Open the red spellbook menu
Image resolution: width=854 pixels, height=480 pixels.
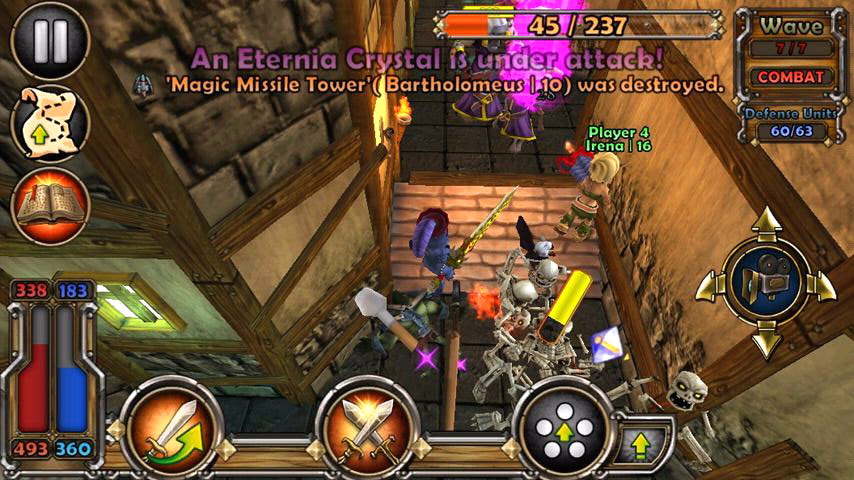point(50,206)
